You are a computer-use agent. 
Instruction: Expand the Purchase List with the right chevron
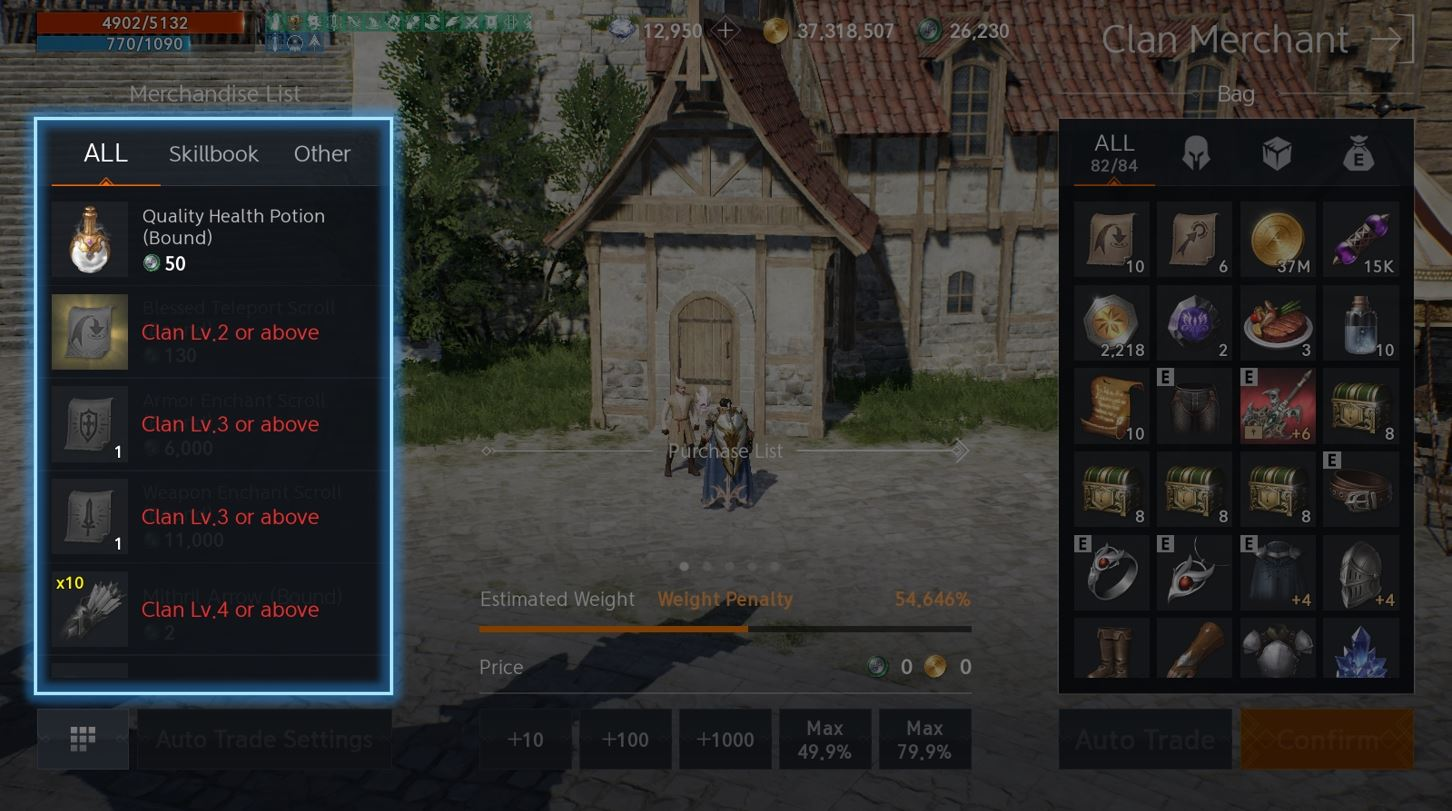point(961,451)
